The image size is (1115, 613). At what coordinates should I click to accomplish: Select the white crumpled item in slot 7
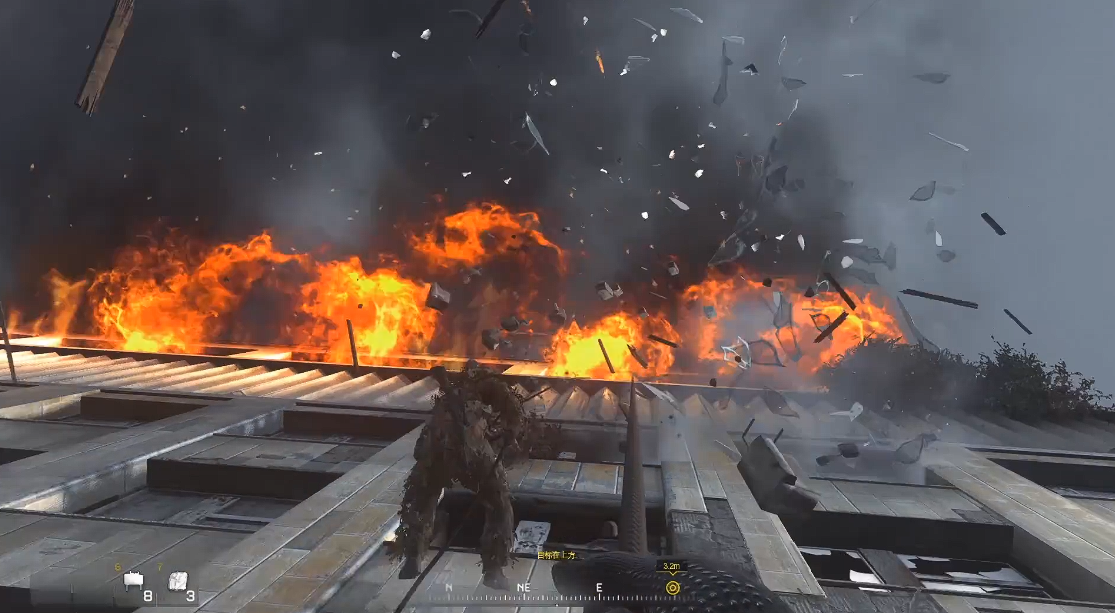pos(178,580)
